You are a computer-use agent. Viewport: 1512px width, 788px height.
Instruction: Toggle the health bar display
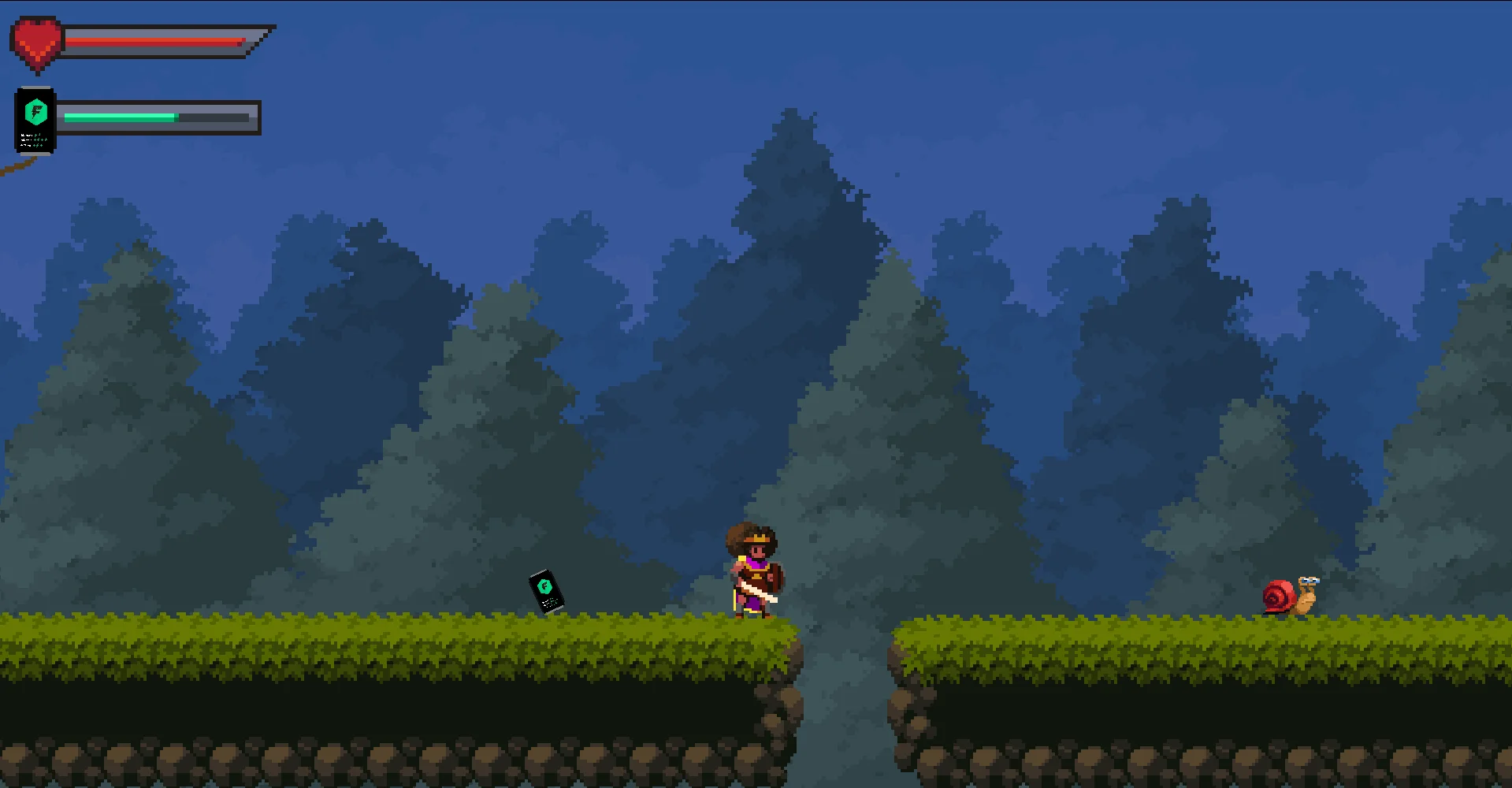coord(158,41)
